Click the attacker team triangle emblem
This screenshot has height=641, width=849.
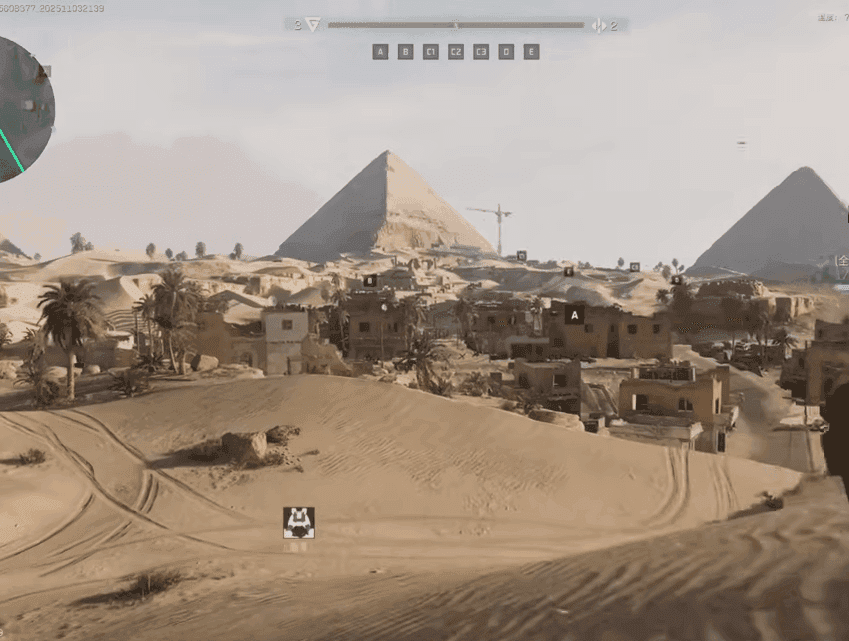tap(313, 25)
